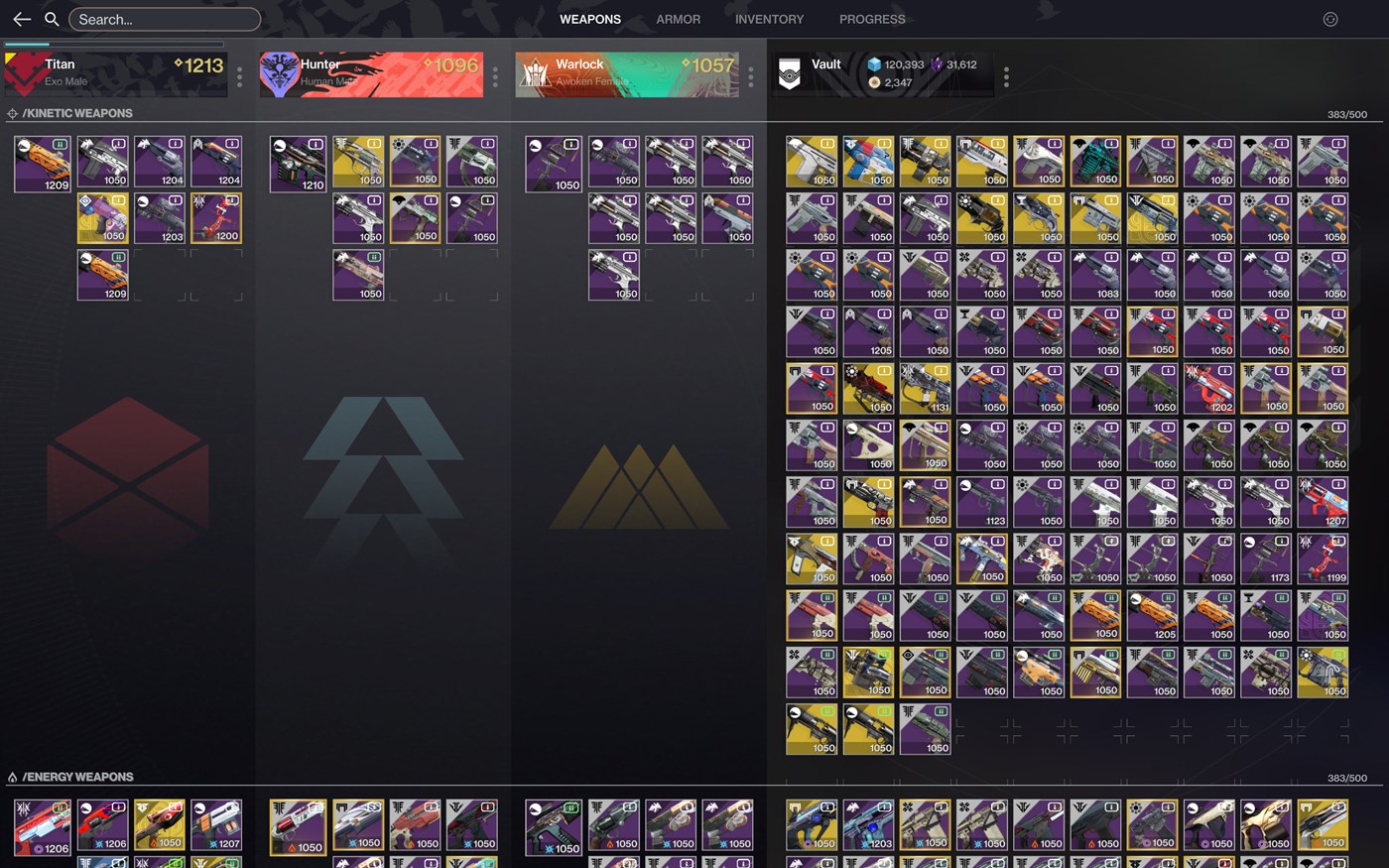Select Titan's equipped 1209 kinetic weapon

point(43,164)
